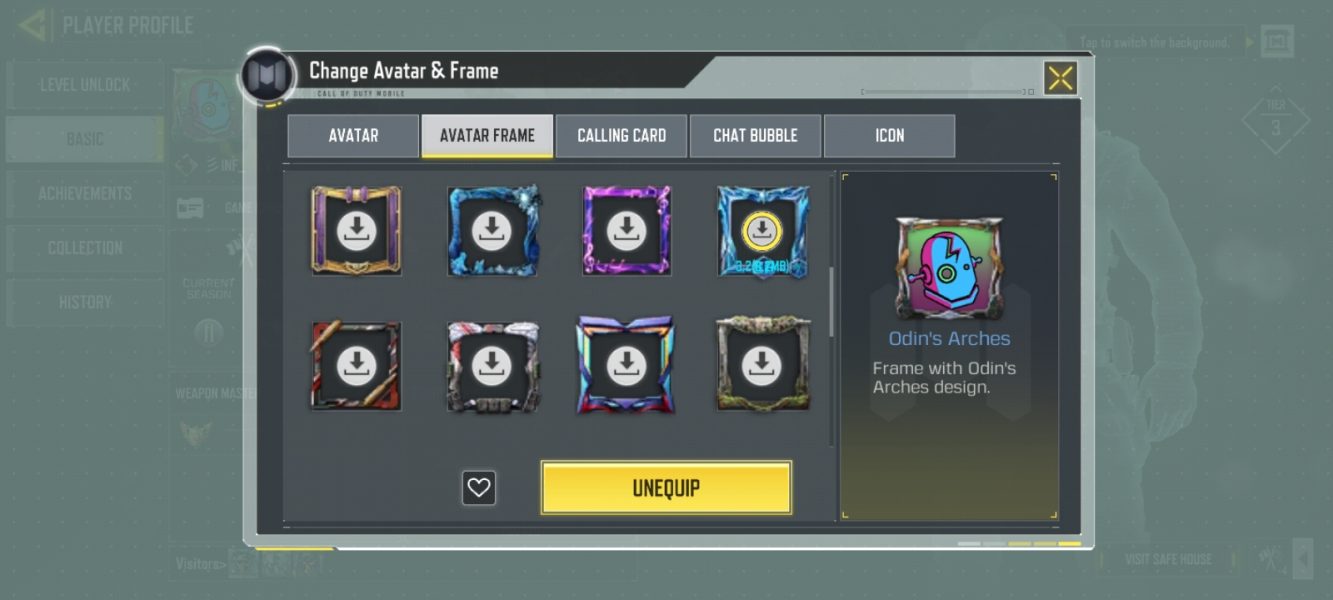Screen dimensions: 1333x600
Task: Open the Icon tab
Action: [889, 136]
